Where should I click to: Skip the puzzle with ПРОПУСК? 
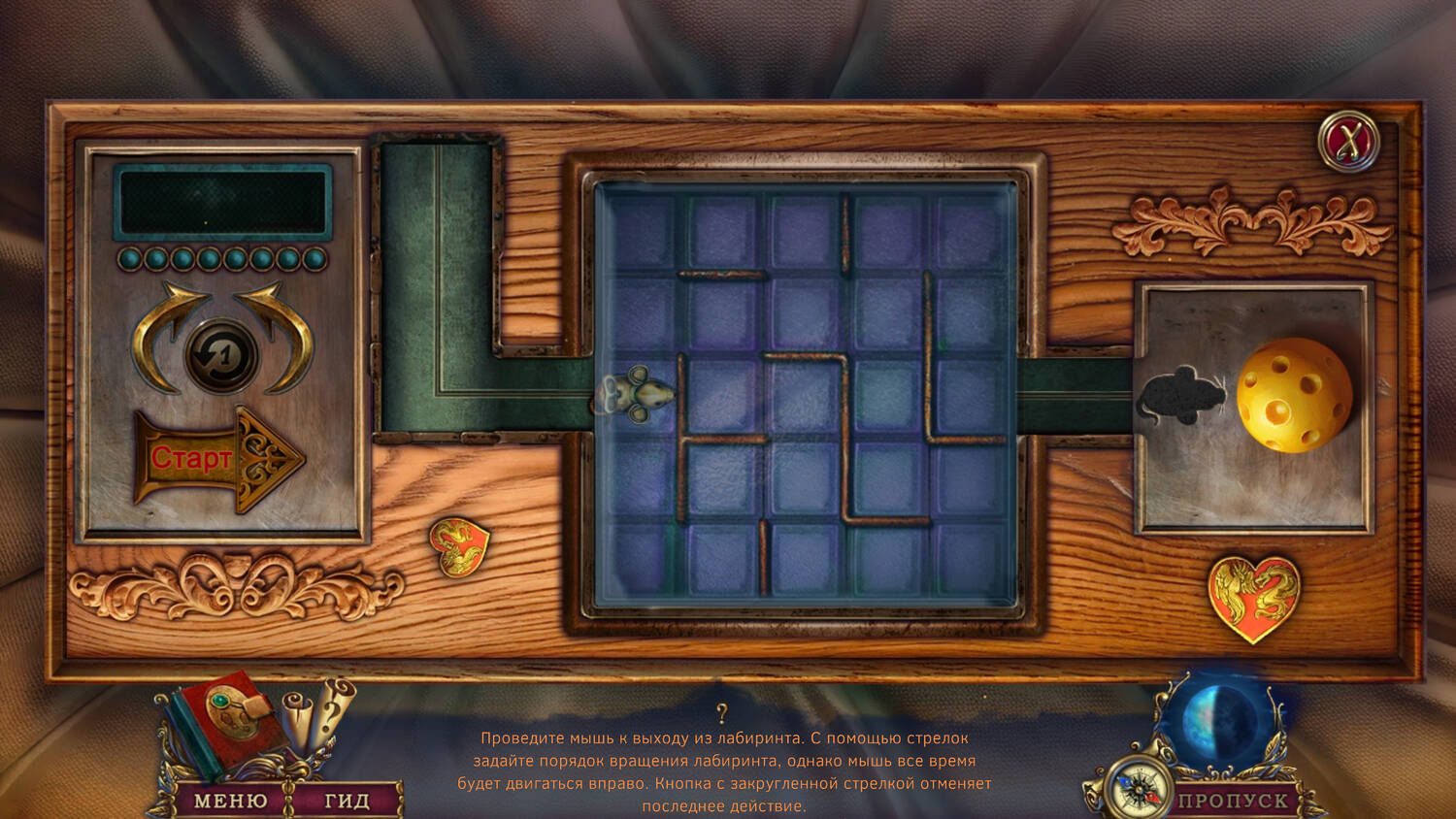tap(1233, 801)
